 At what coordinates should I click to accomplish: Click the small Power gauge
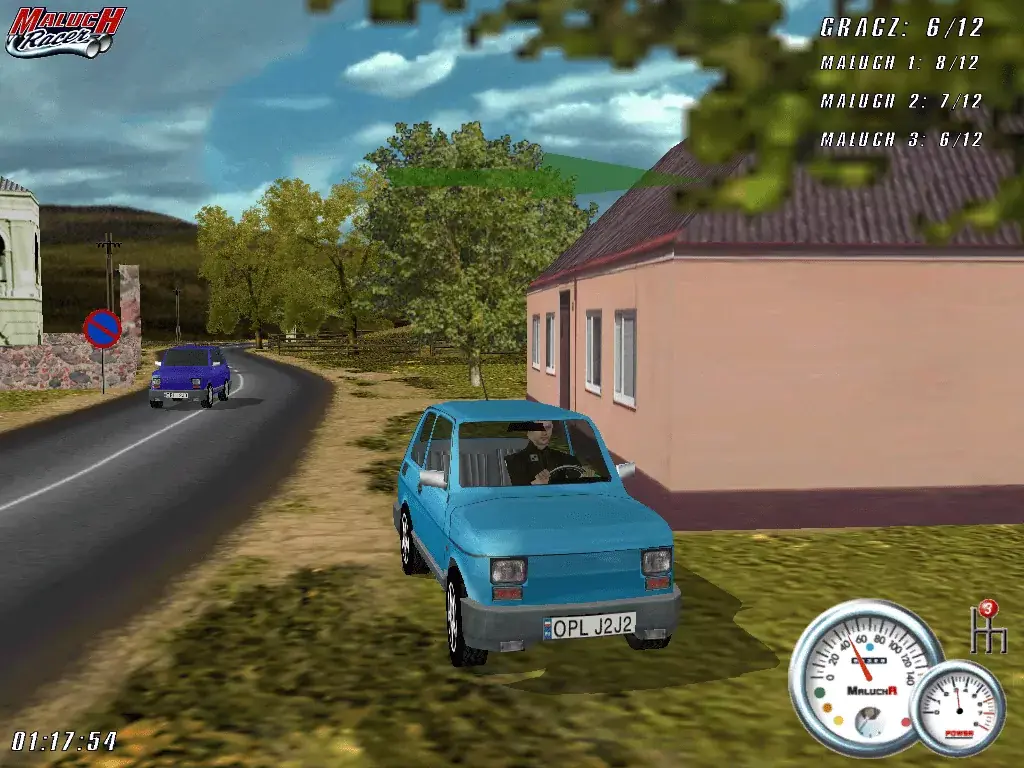pyautogui.click(x=959, y=706)
